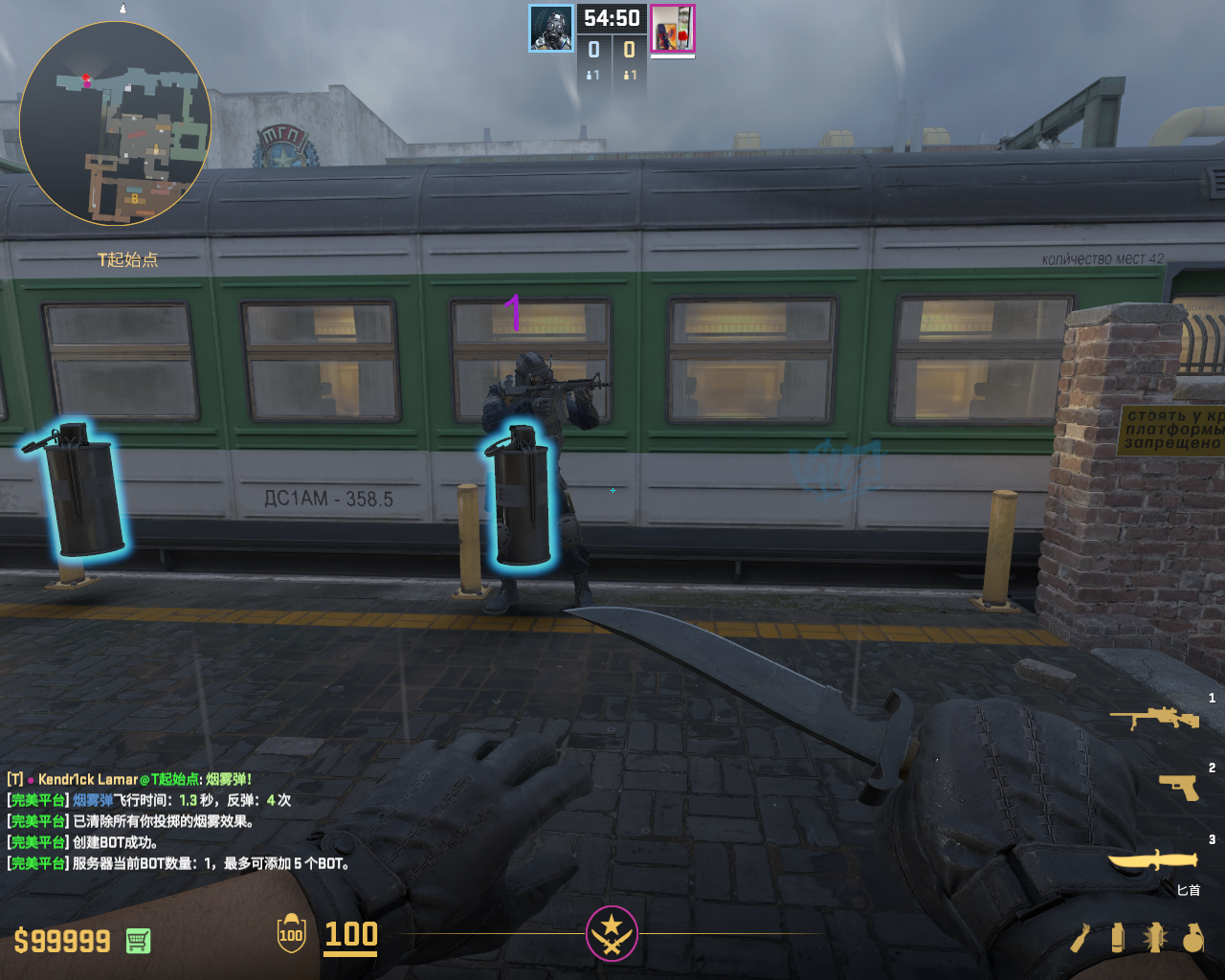Select the molotov grenade icon
This screenshot has height=980, width=1225.
[1081, 938]
